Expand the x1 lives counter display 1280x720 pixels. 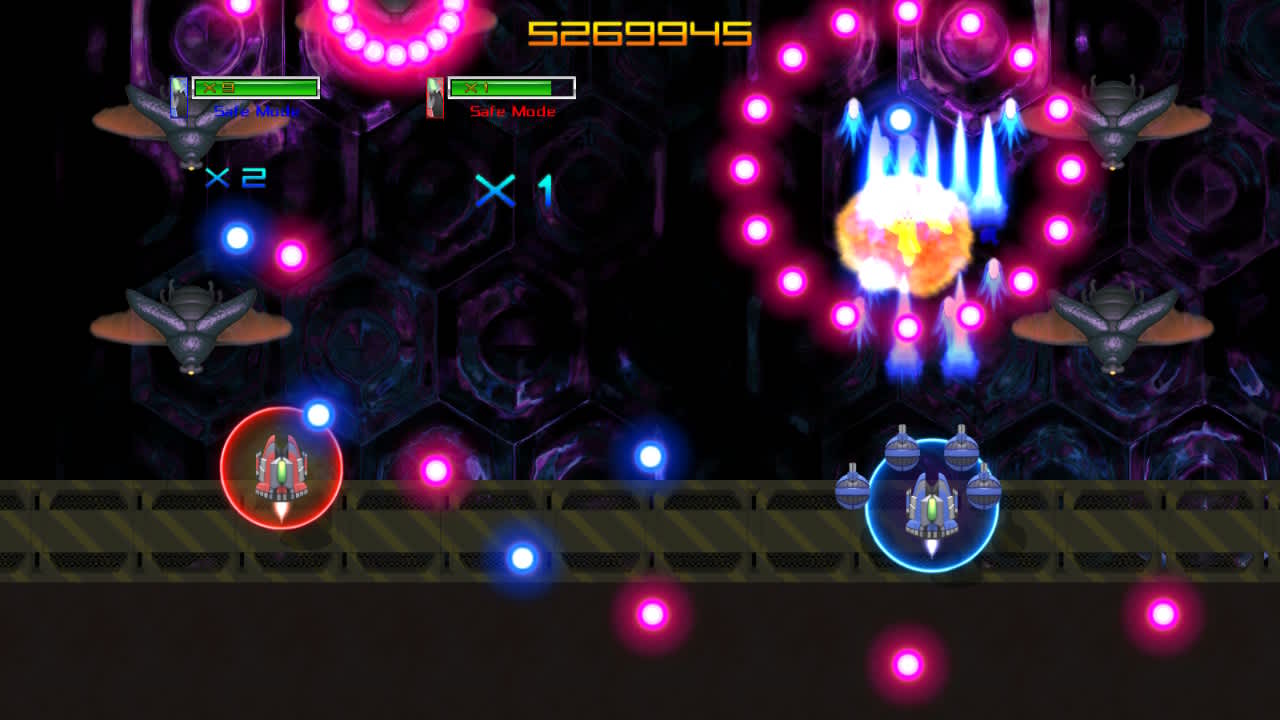coord(510,192)
